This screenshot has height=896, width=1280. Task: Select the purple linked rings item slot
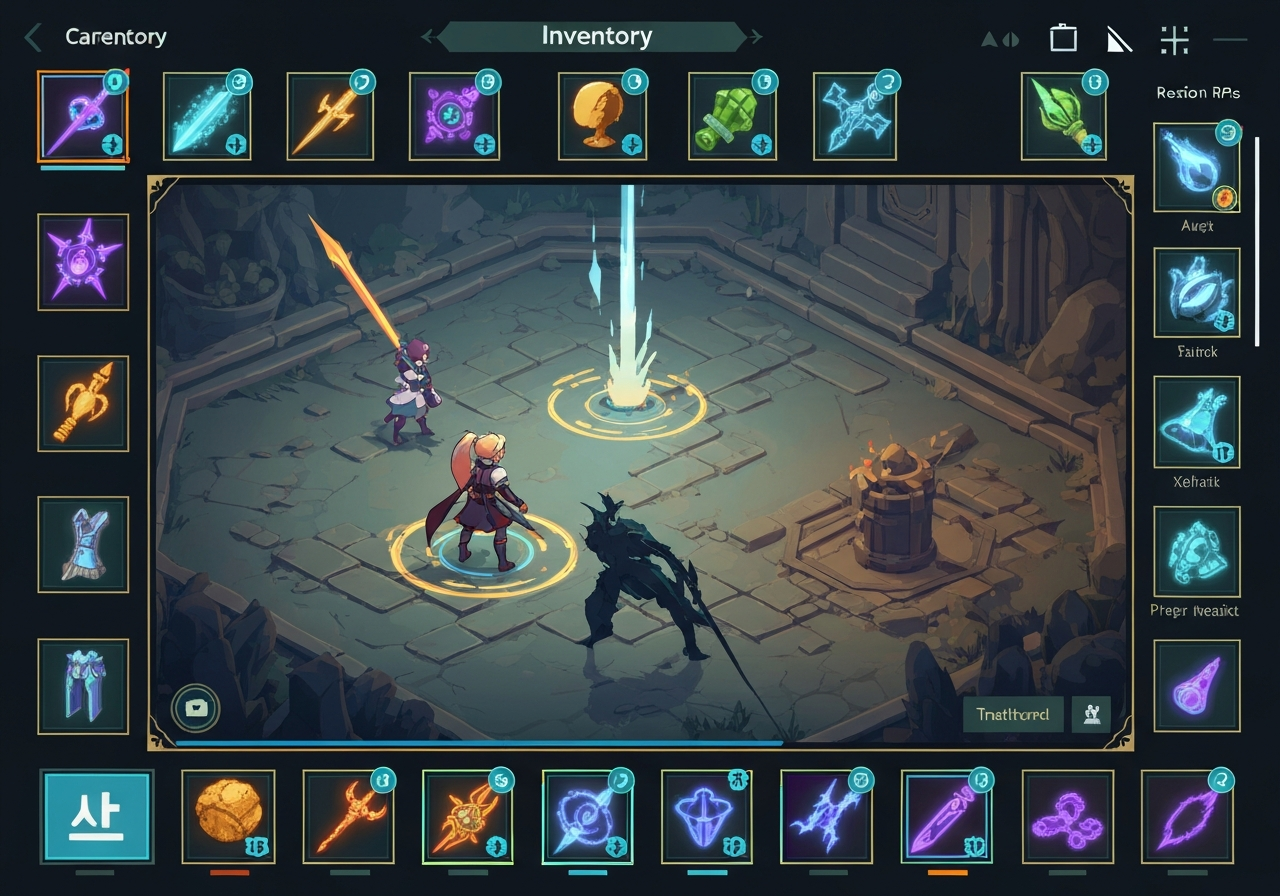[x=1067, y=817]
